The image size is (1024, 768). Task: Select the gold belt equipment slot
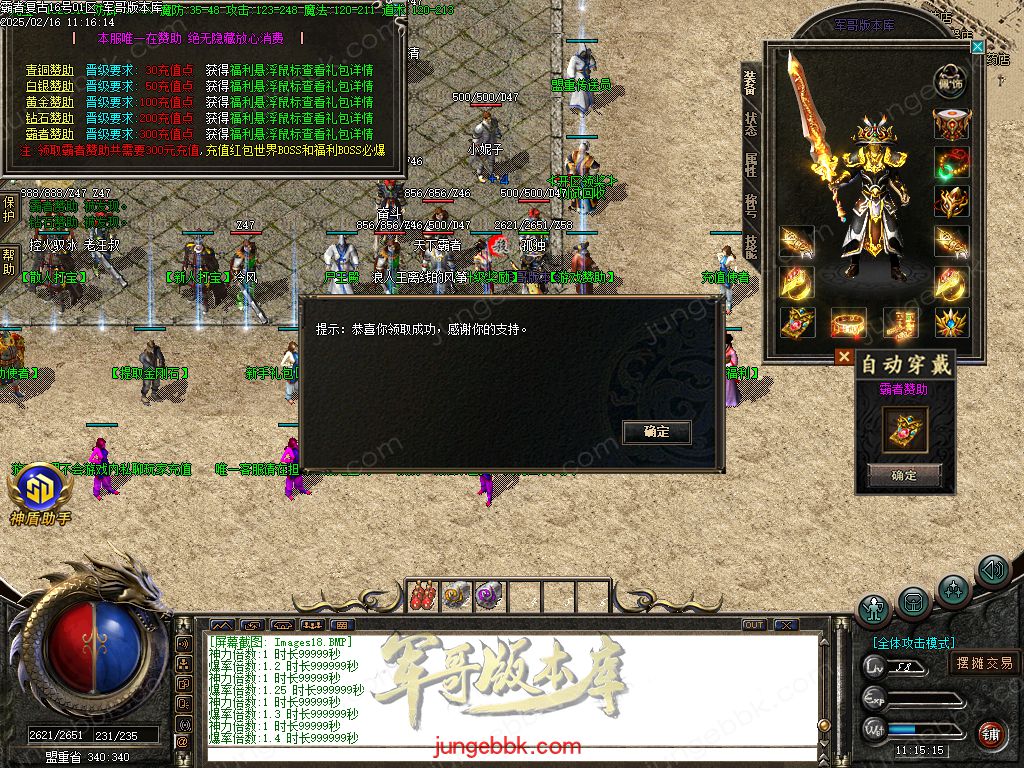coord(848,322)
